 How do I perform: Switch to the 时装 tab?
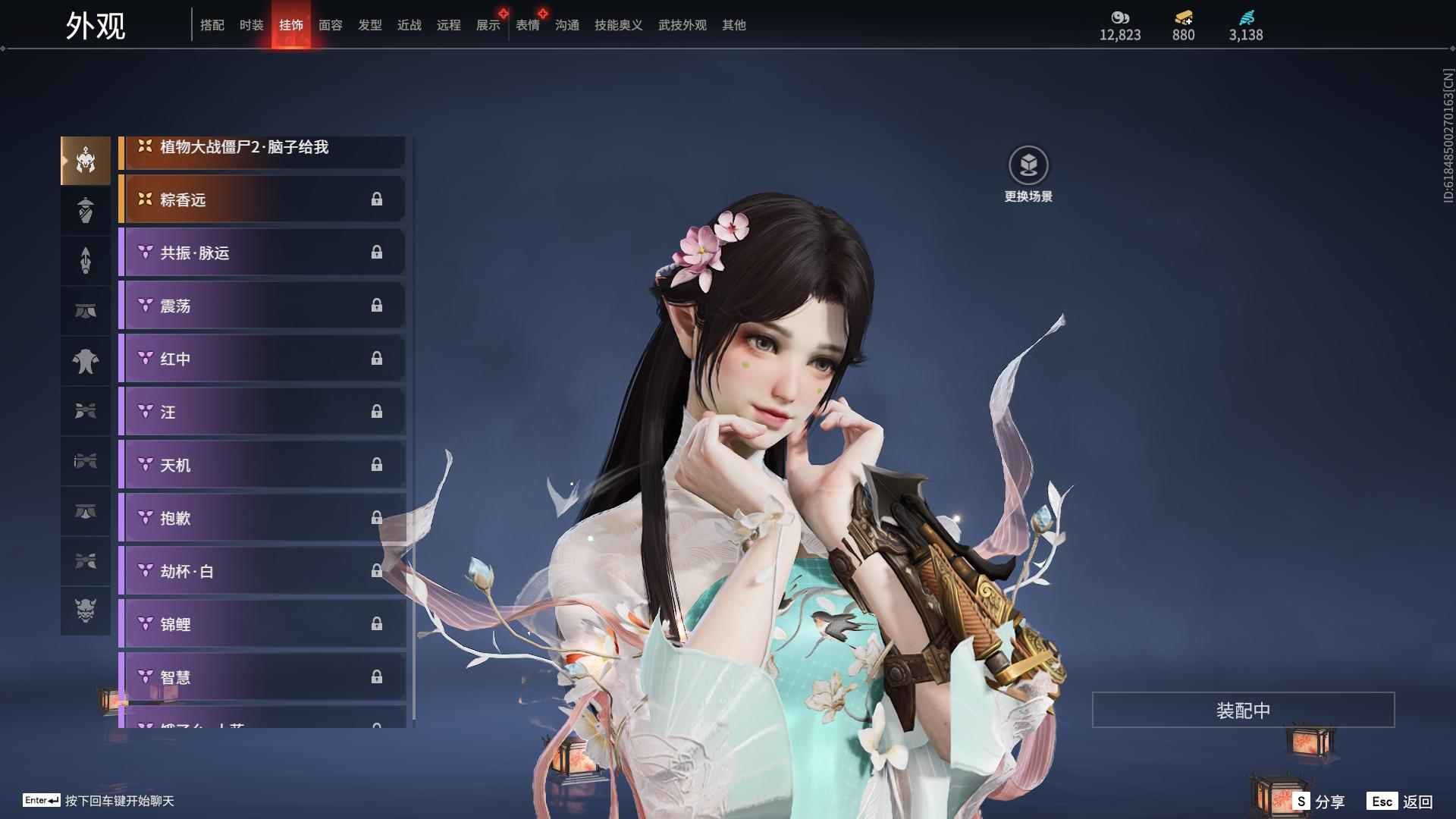[251, 25]
